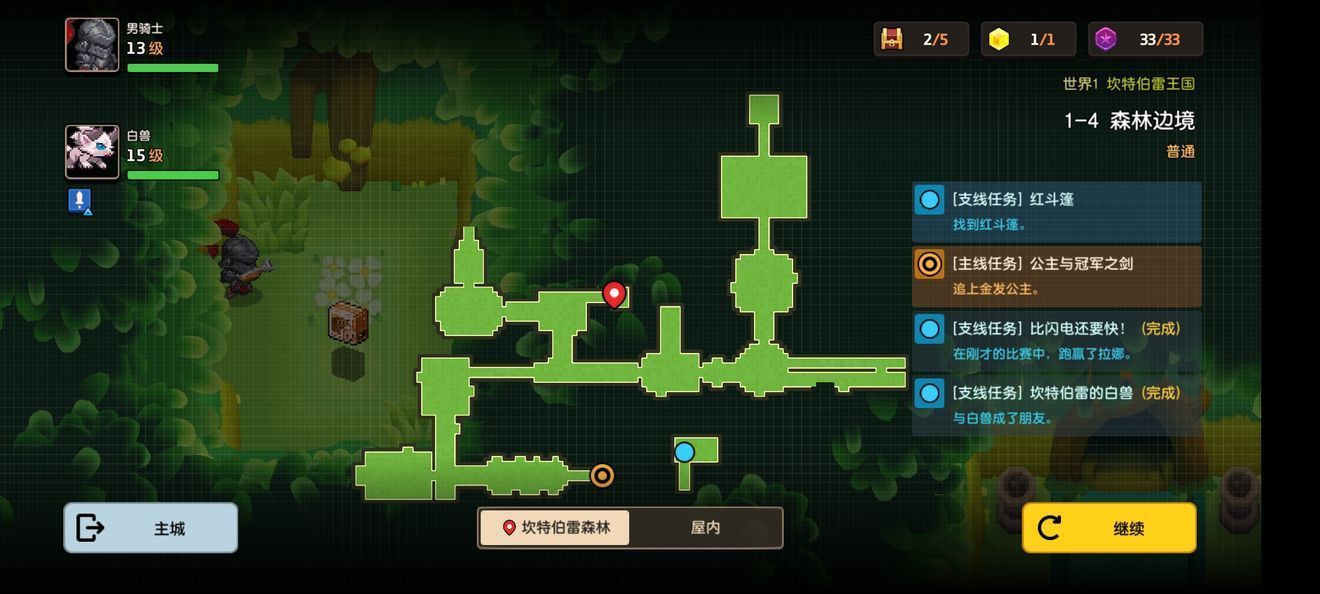Switch to the 屋内 map tab
Screen dimensions: 1320x594
pos(706,527)
